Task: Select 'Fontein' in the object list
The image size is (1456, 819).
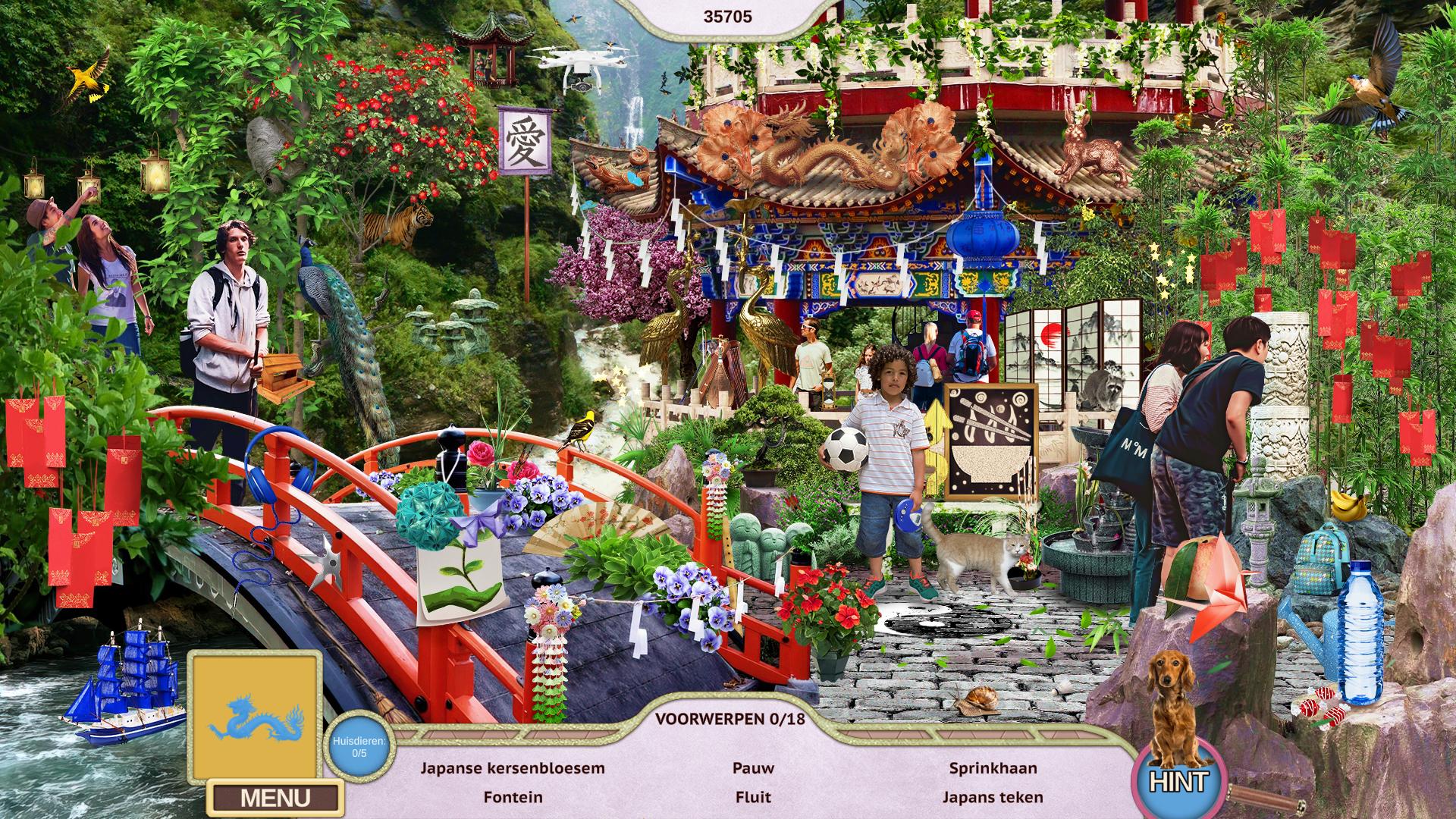Action: pos(513,797)
